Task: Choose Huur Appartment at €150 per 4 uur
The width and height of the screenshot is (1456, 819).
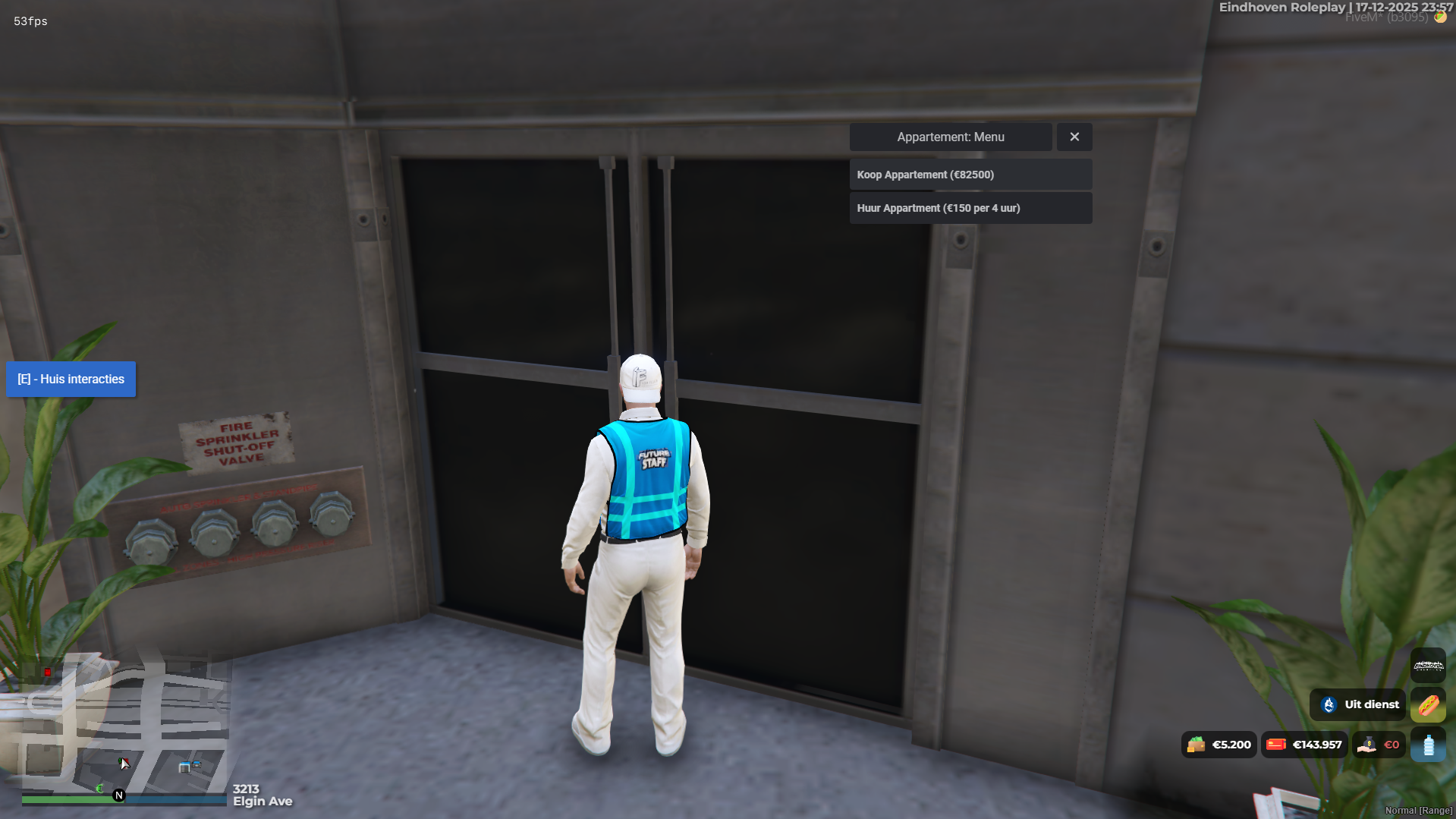Action: [970, 208]
